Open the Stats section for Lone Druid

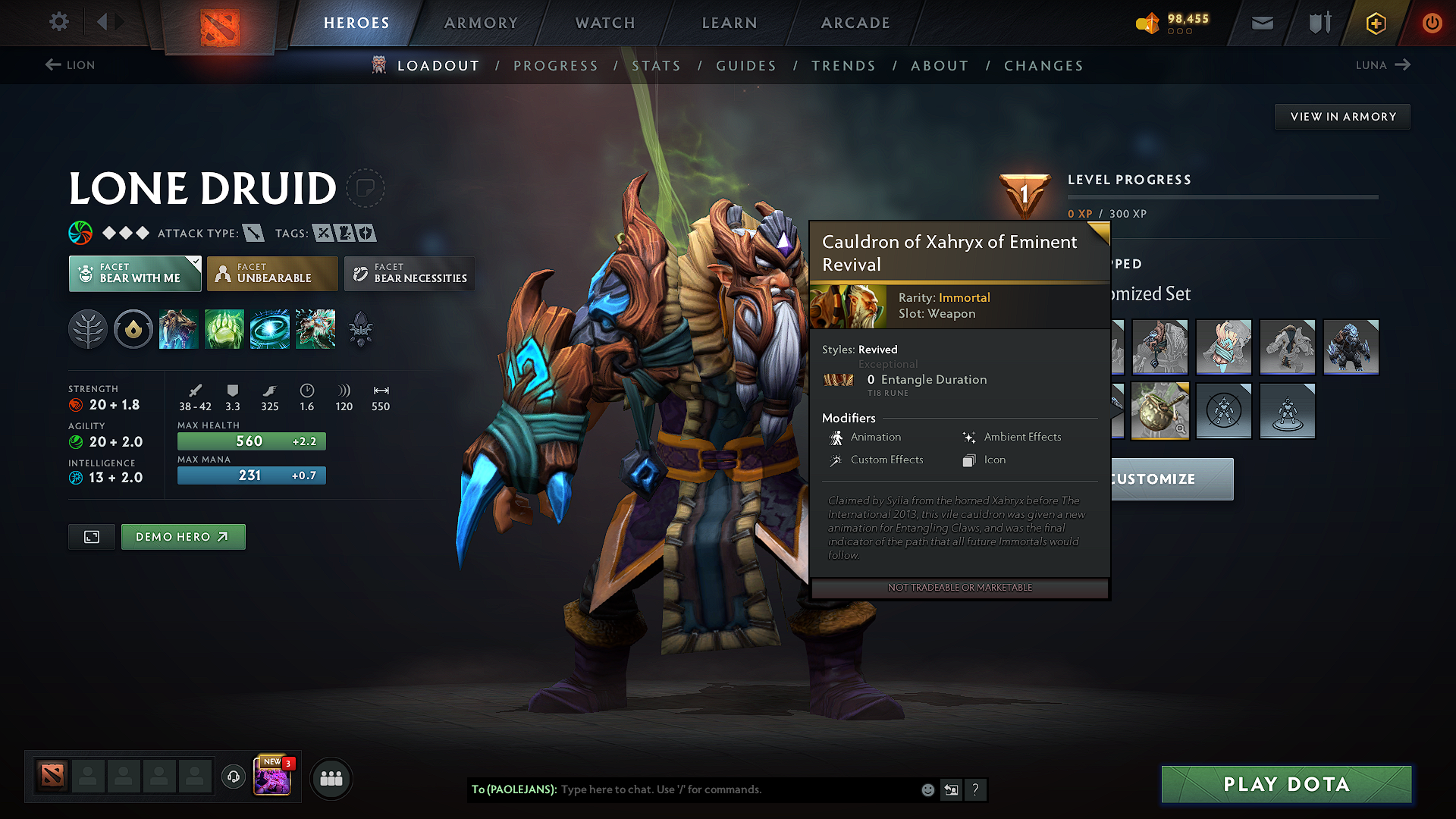click(657, 65)
